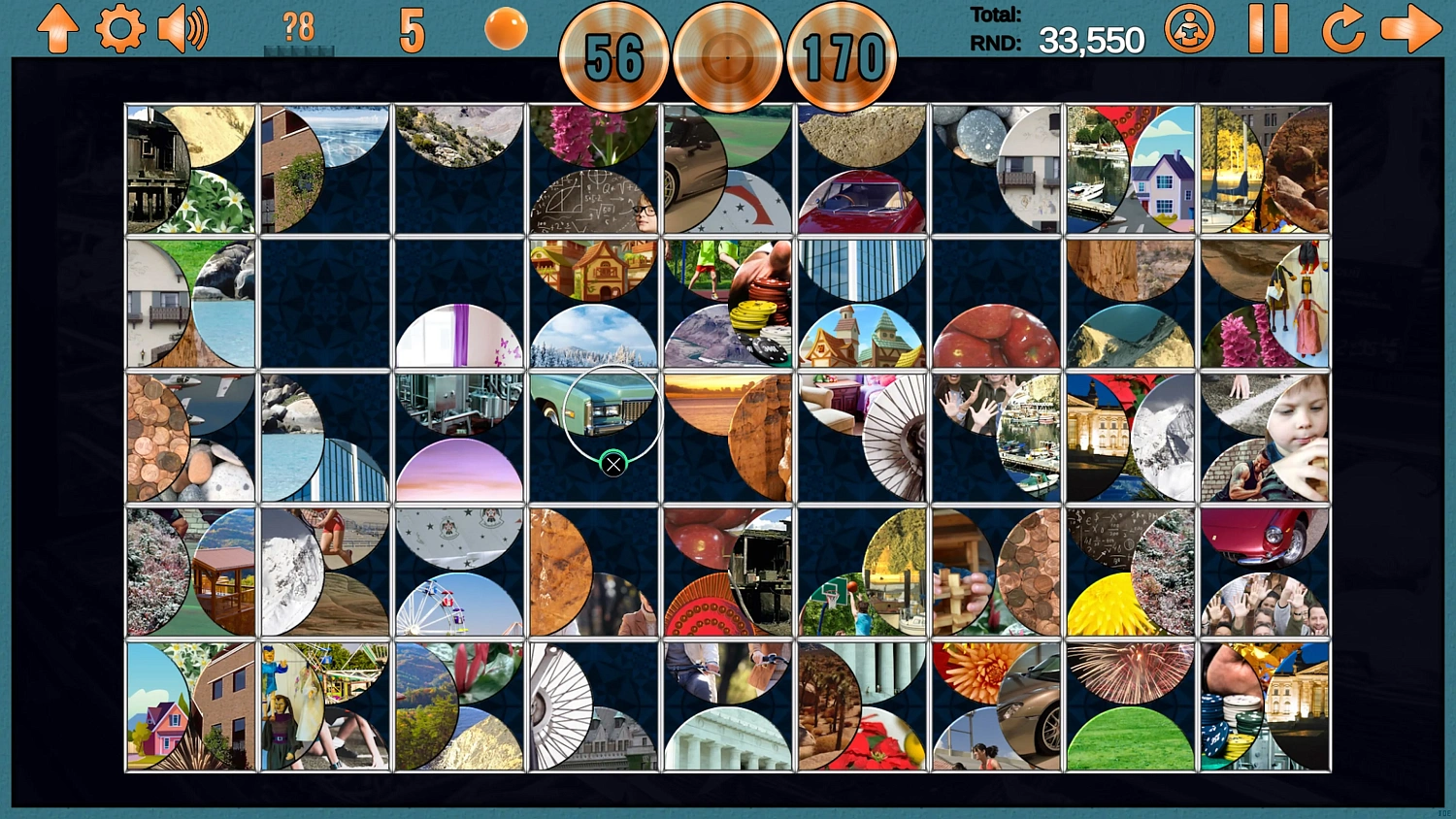Pick the child eating tile
Viewport: 1456px width, 819px height.
1264,437
